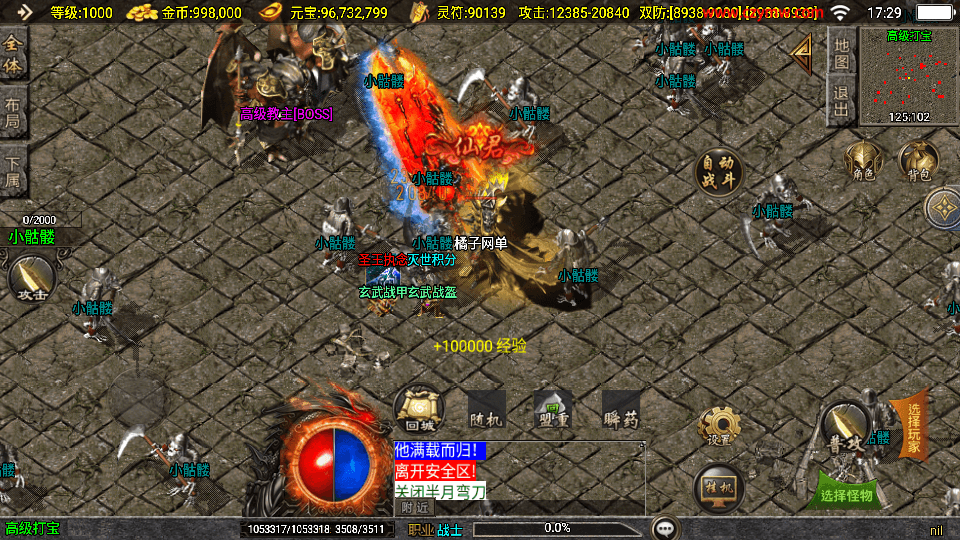960x540 pixels.
Task: Choose the 选择怪物 target monster button
Action: pos(846,494)
